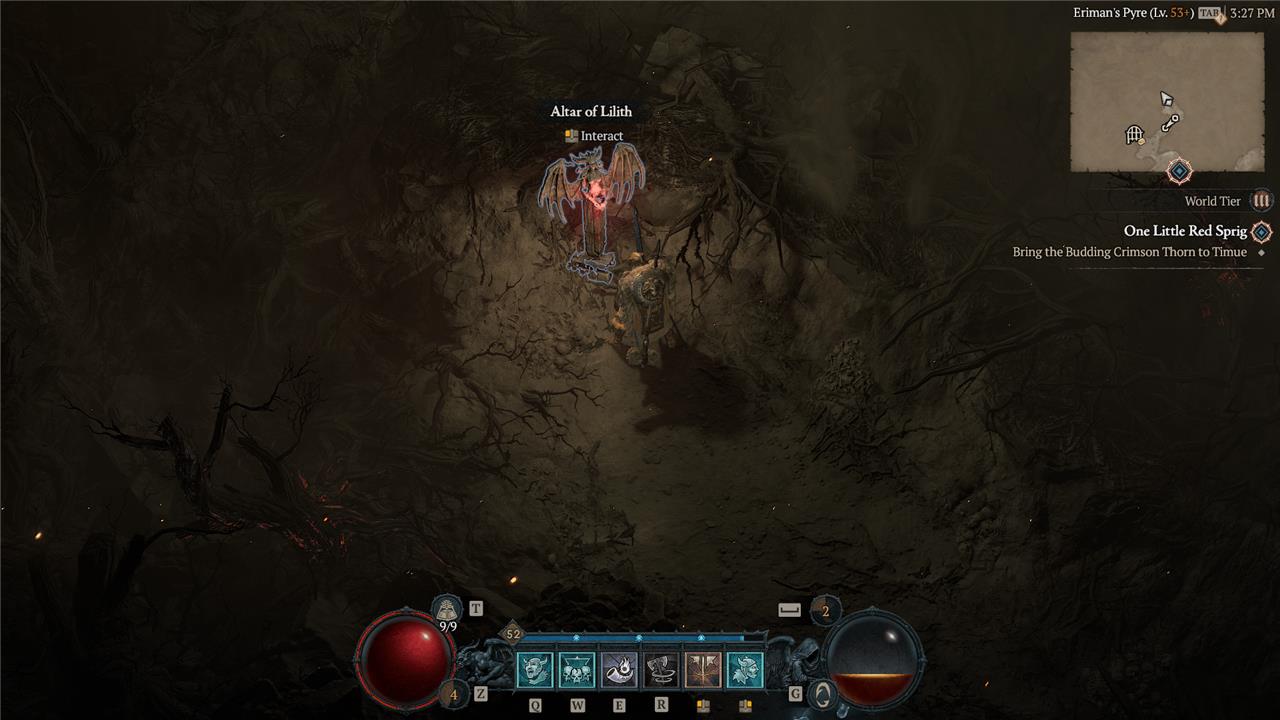Open the minimap
Screen dimensions: 1280x720
pos(1167,102)
